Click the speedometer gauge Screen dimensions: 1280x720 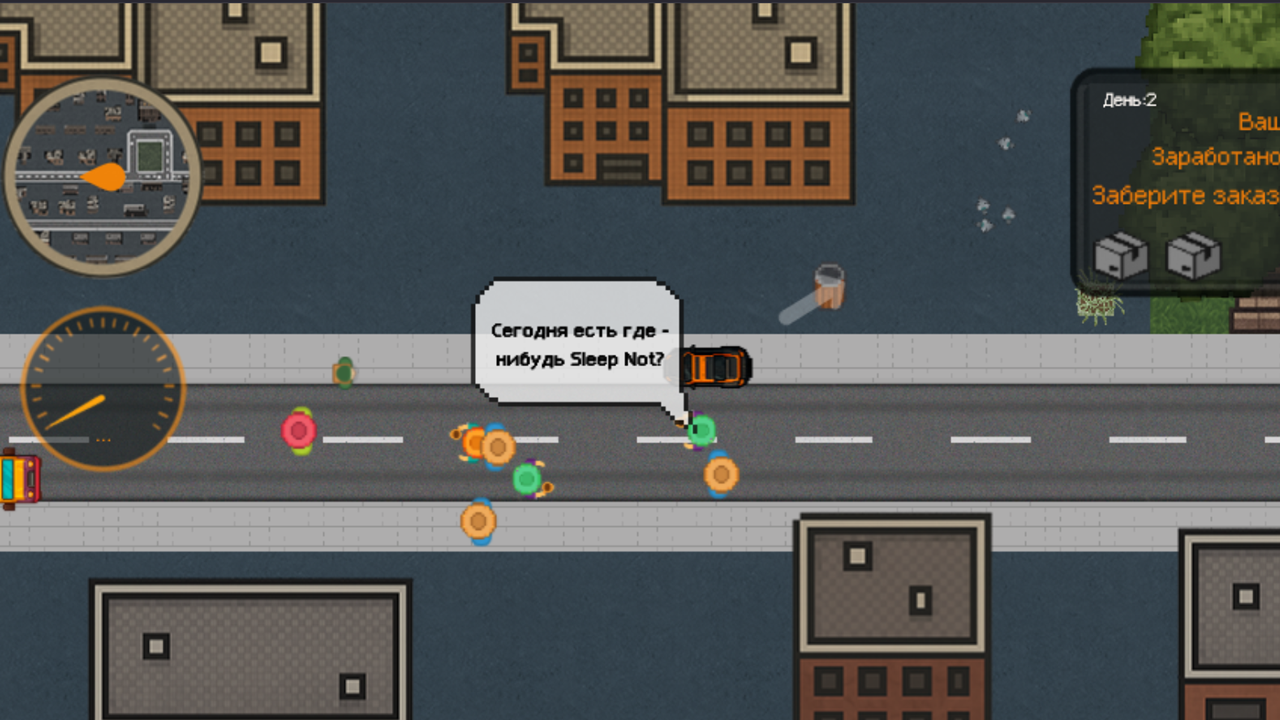[102, 389]
